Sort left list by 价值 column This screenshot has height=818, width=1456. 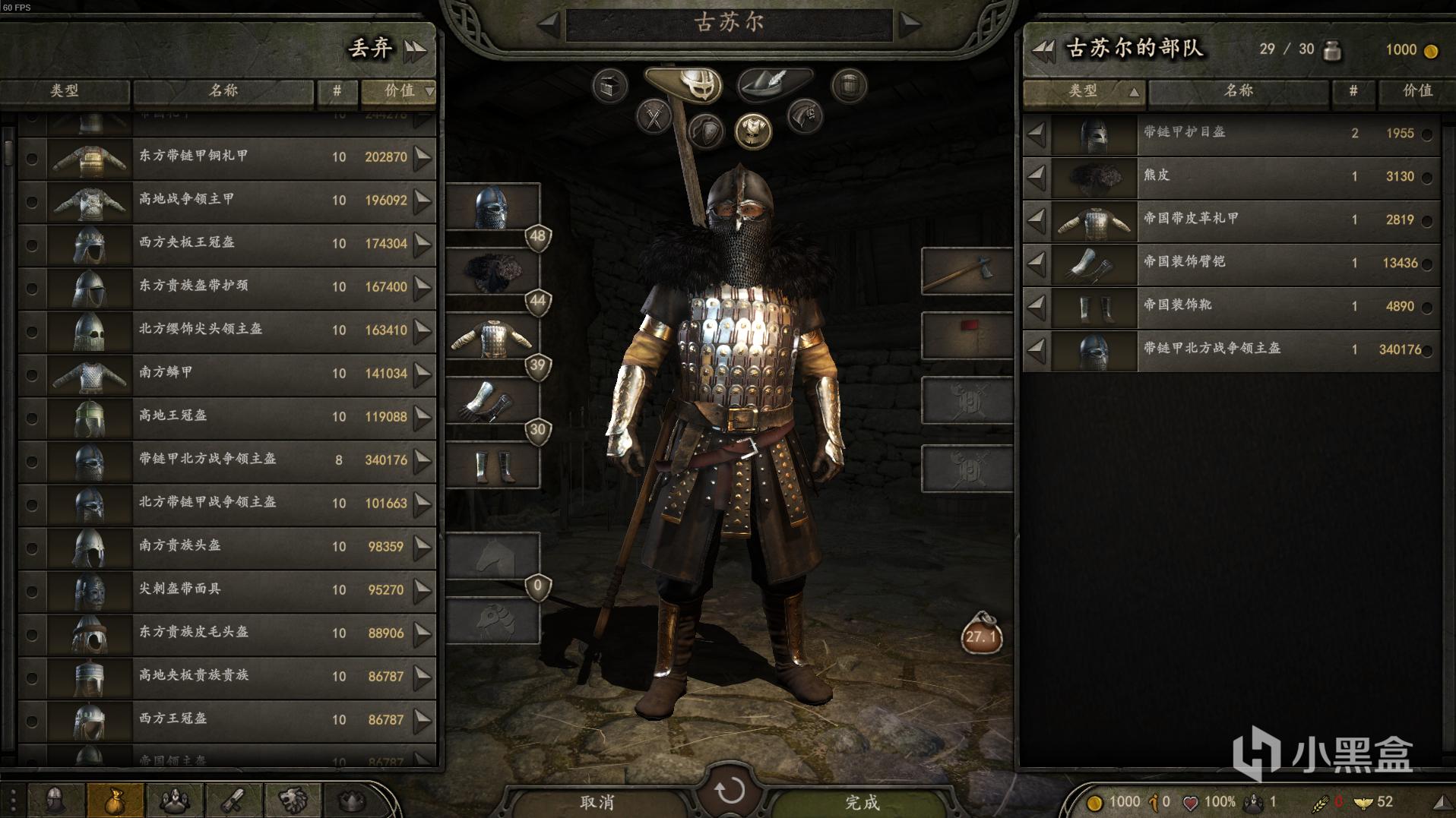click(x=400, y=91)
